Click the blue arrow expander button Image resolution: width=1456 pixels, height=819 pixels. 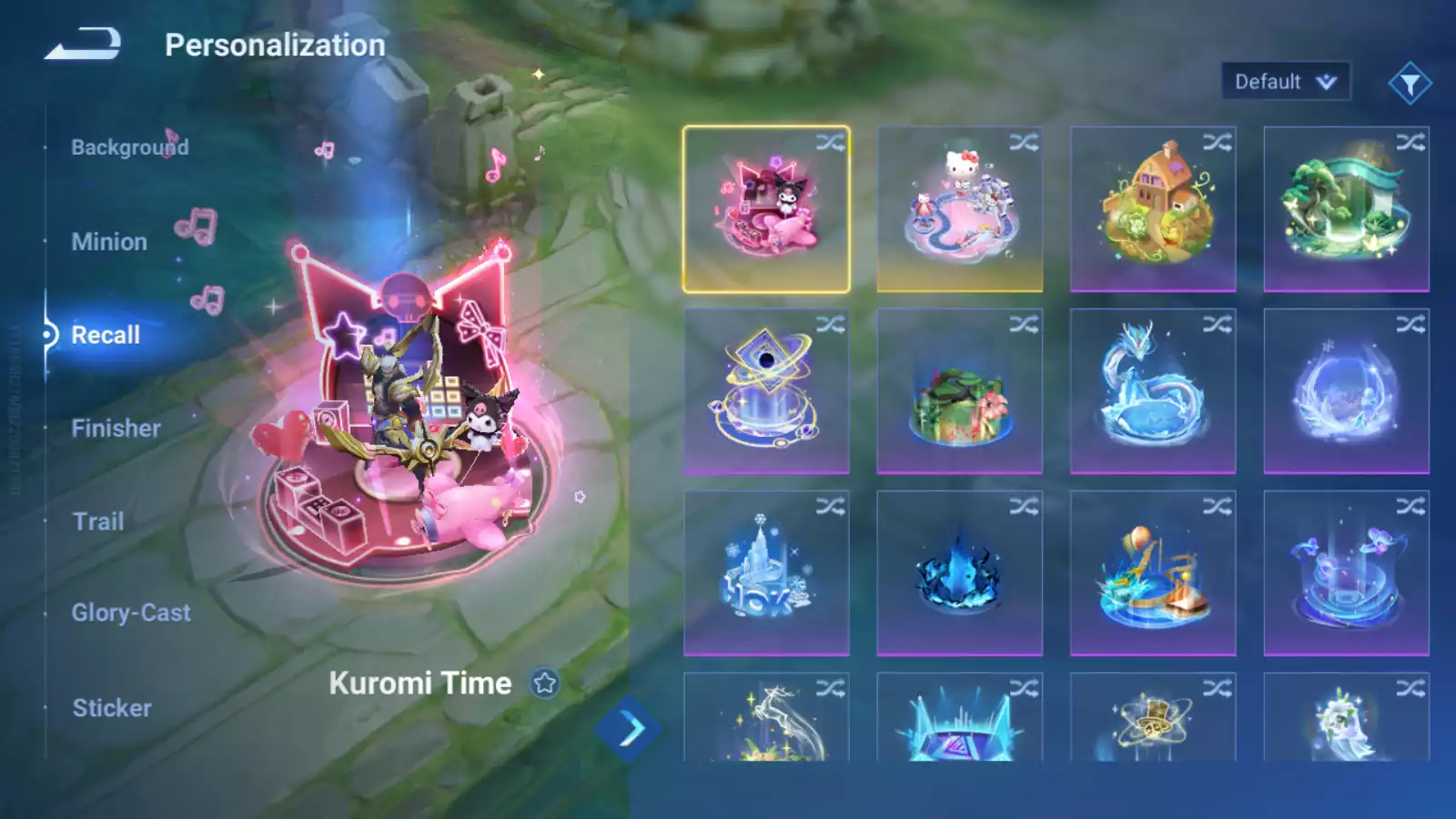(x=630, y=729)
